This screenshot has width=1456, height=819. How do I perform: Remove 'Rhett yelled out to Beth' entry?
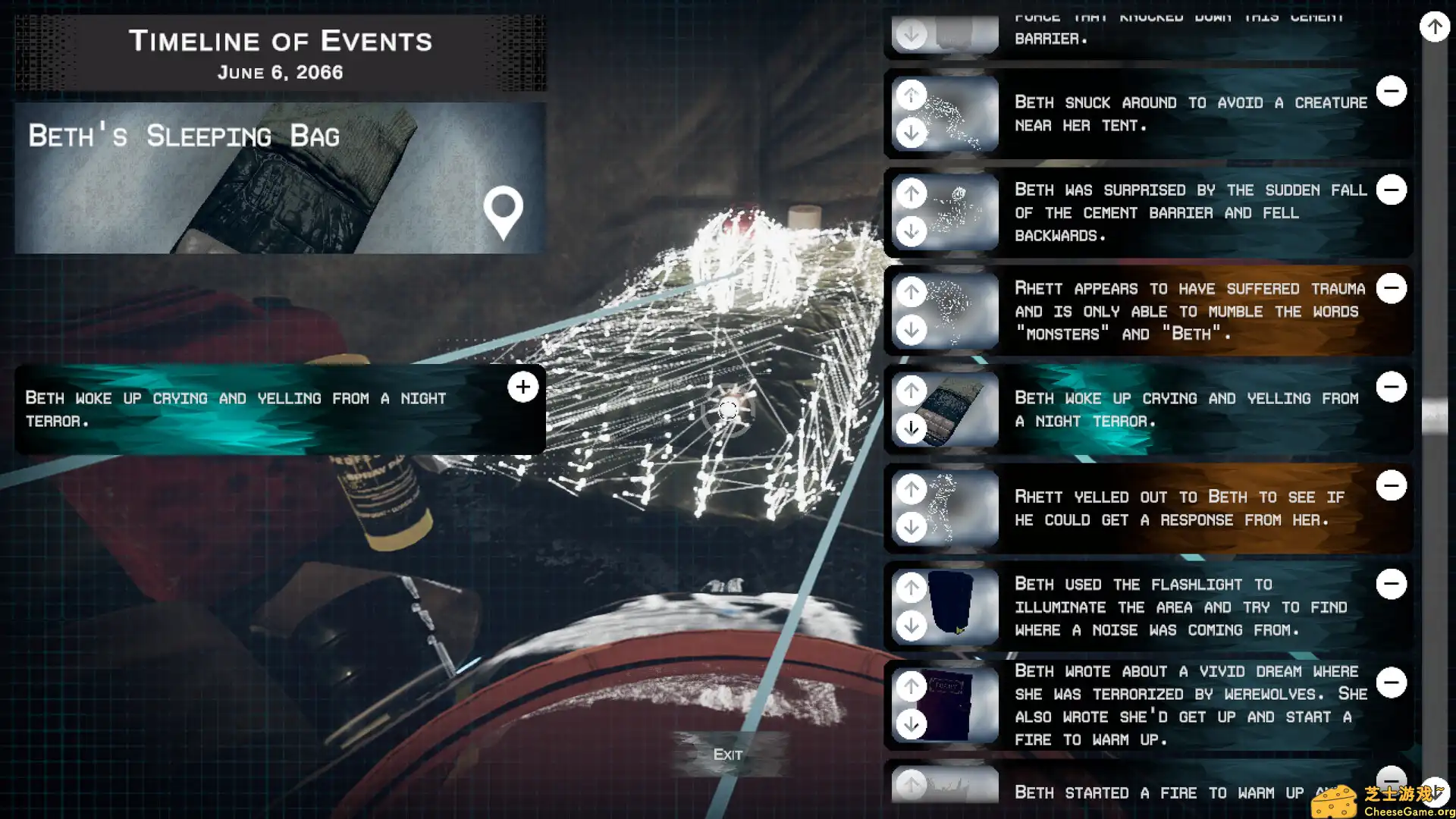(1392, 485)
